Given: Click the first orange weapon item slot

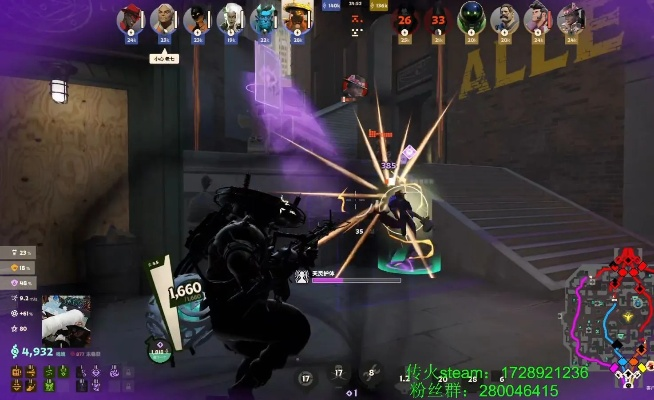Looking at the screenshot, I should [17, 371].
